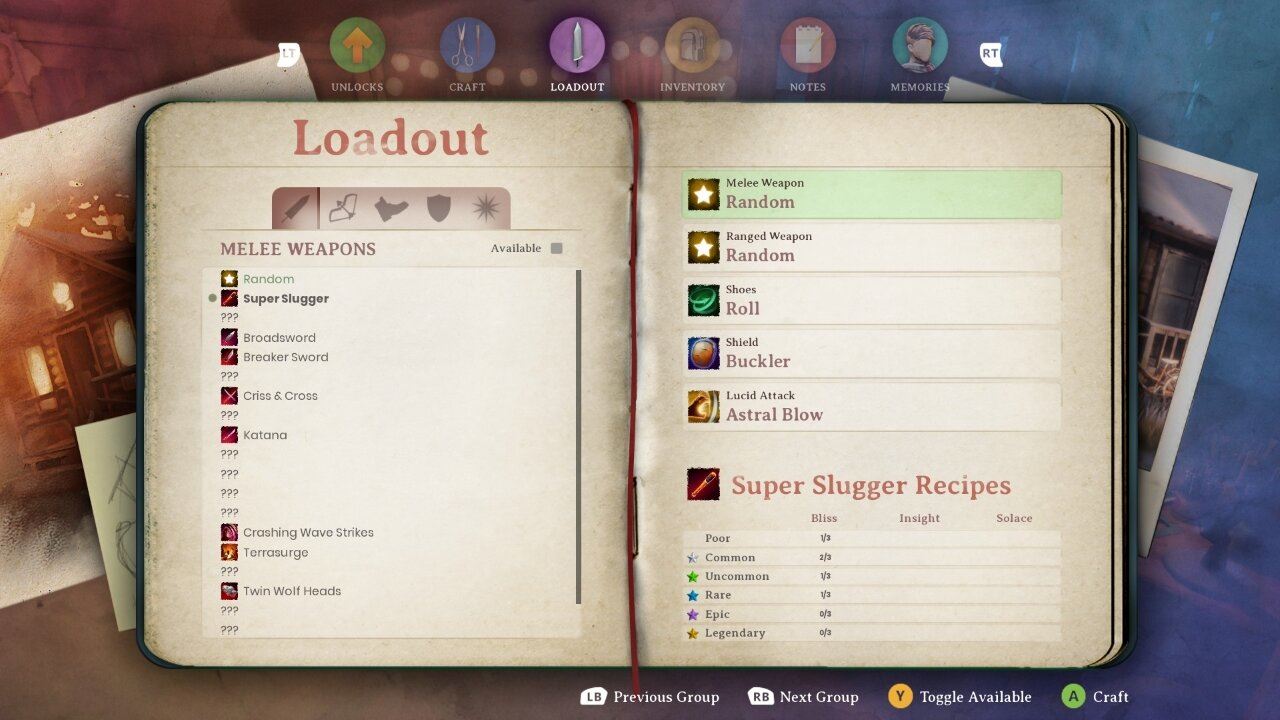Choose Random in the melee weapons list
The height and width of the screenshot is (720, 1280).
point(268,279)
